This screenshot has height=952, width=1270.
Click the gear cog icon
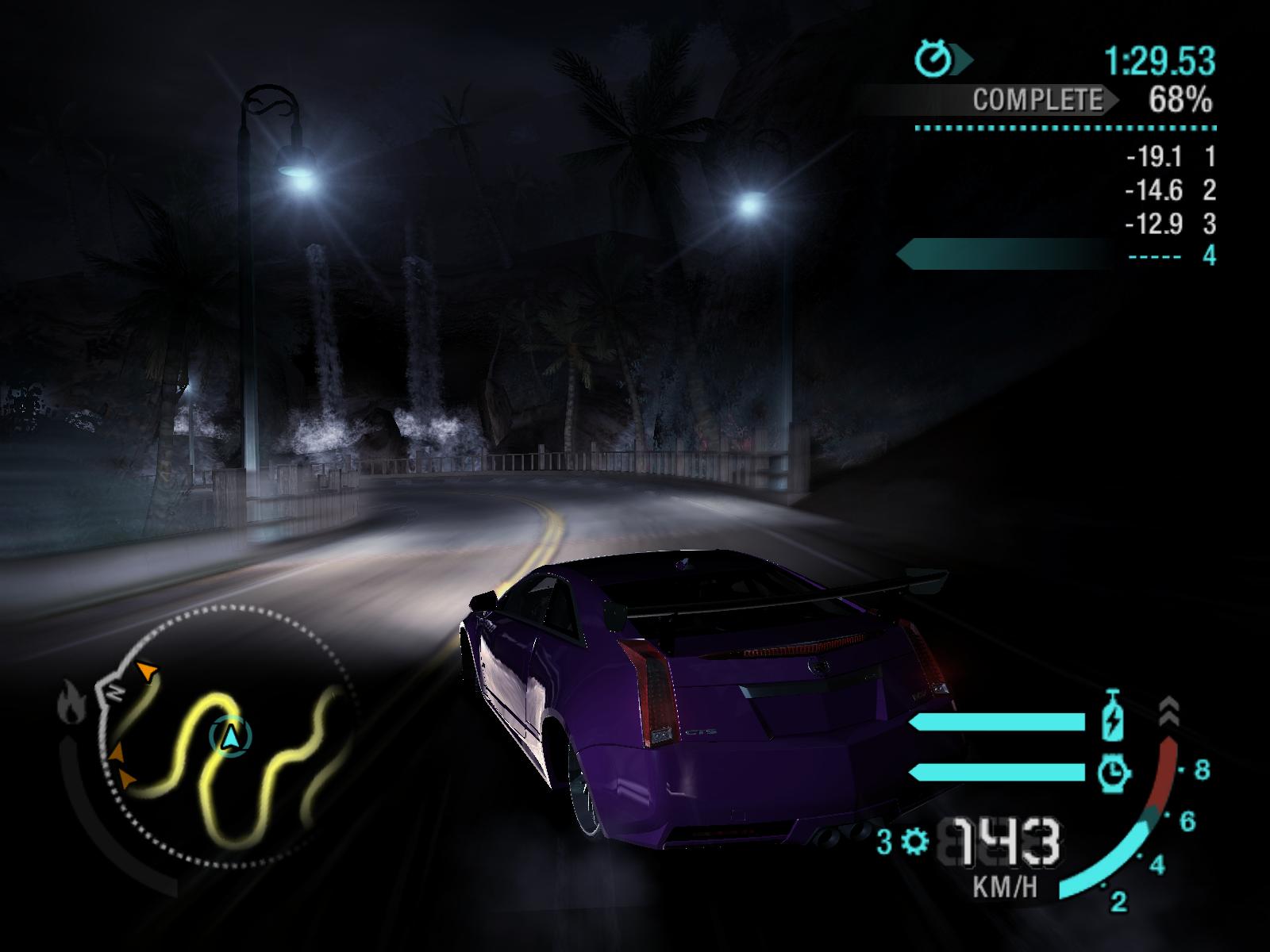pyautogui.click(x=916, y=841)
